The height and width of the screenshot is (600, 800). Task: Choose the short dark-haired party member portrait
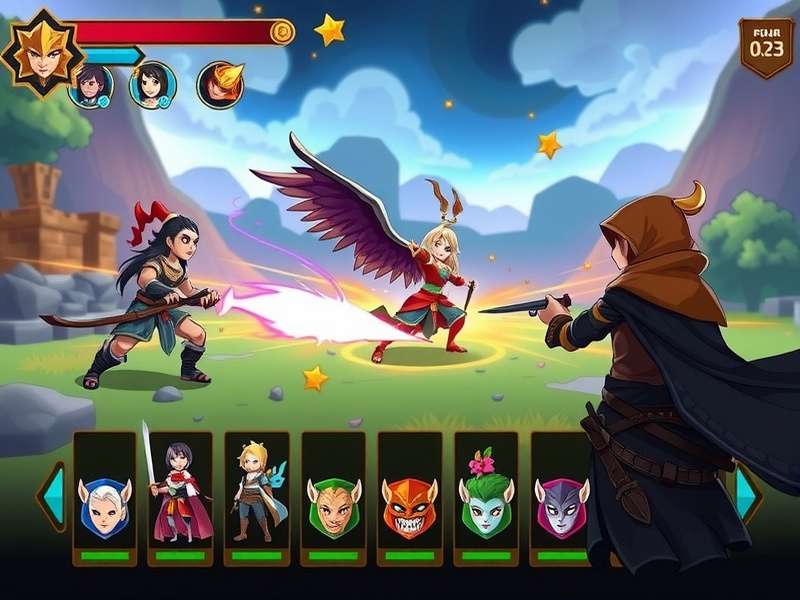[x=92, y=85]
